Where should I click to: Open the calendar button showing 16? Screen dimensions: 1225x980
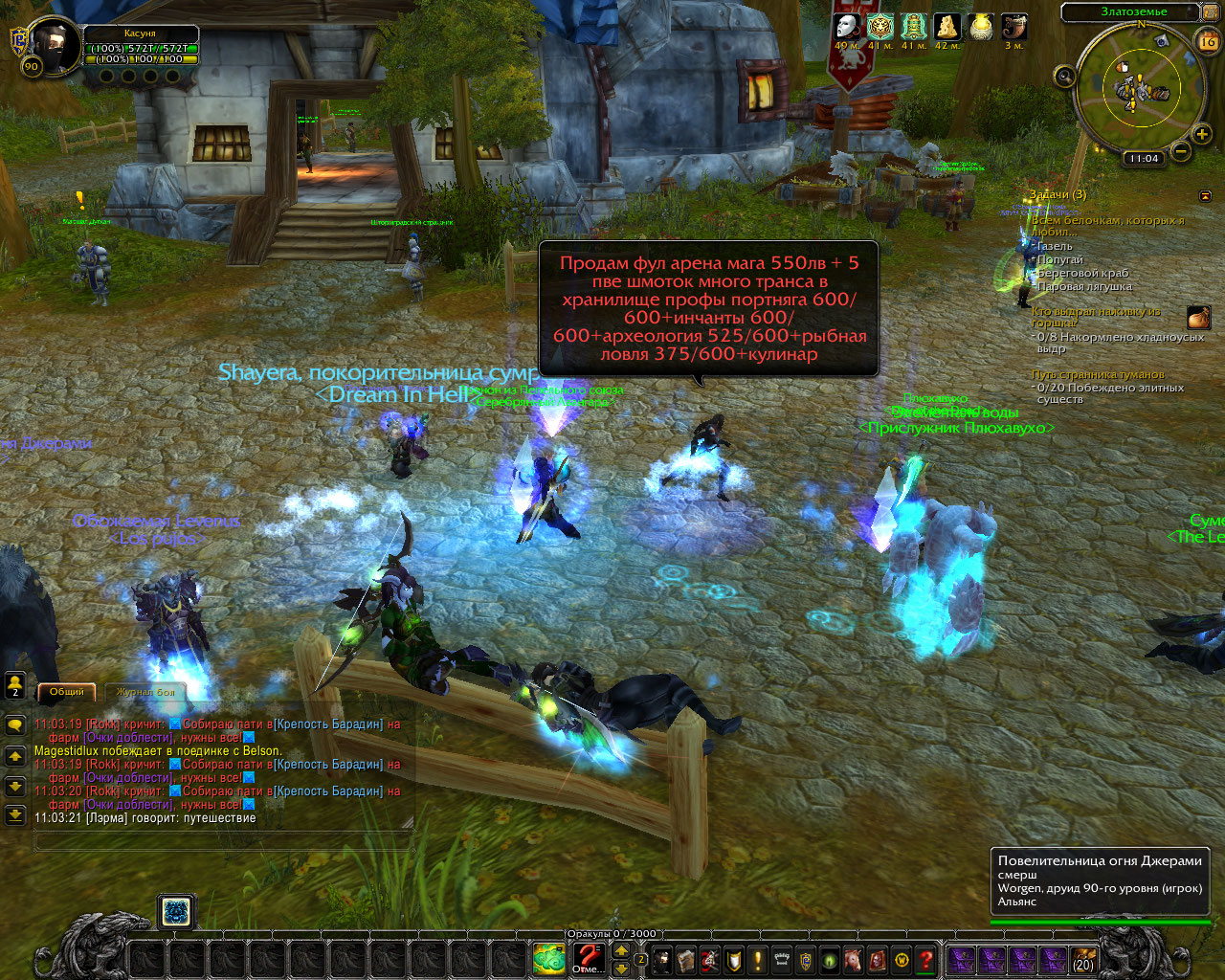click(1207, 41)
